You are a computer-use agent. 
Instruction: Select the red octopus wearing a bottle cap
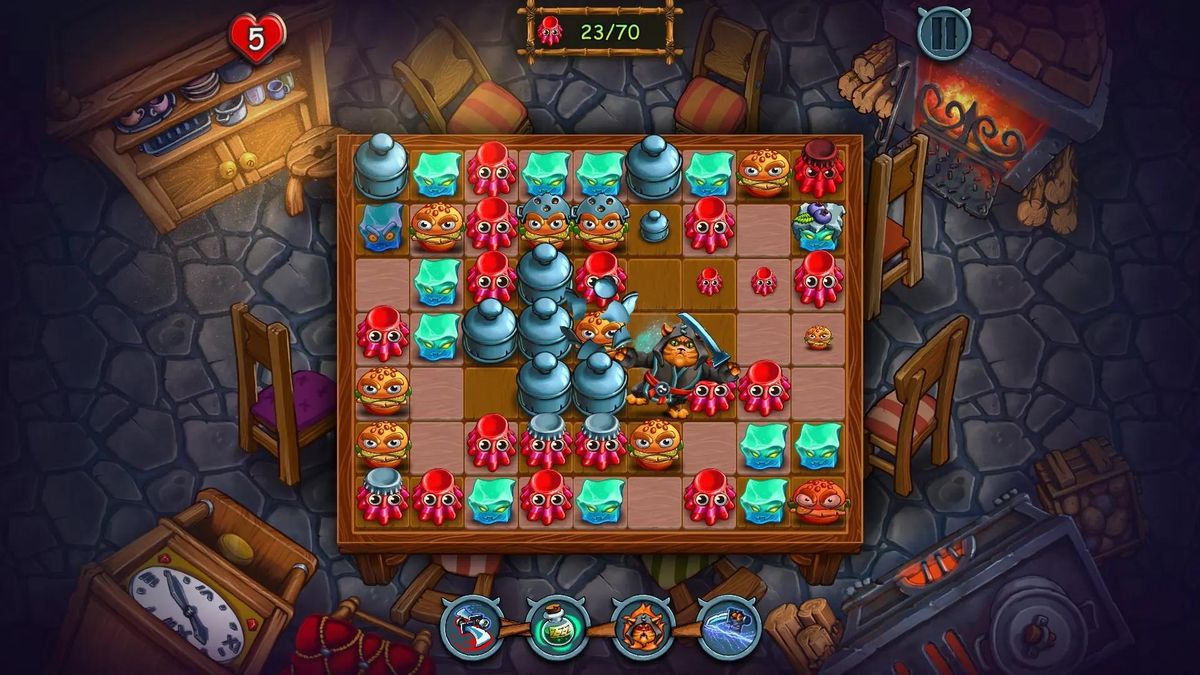[819, 169]
